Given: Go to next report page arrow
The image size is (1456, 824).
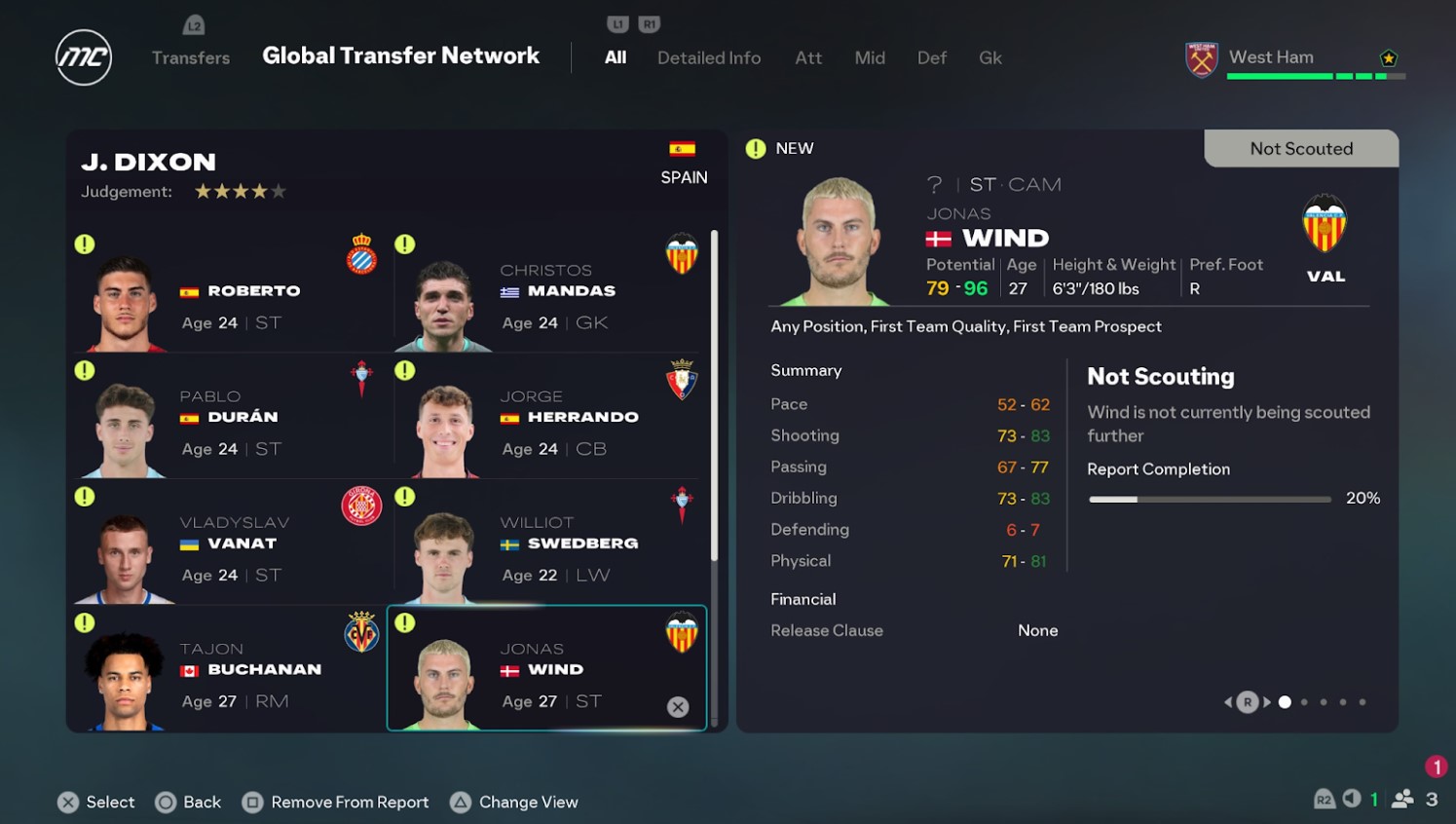Looking at the screenshot, I should [1267, 702].
